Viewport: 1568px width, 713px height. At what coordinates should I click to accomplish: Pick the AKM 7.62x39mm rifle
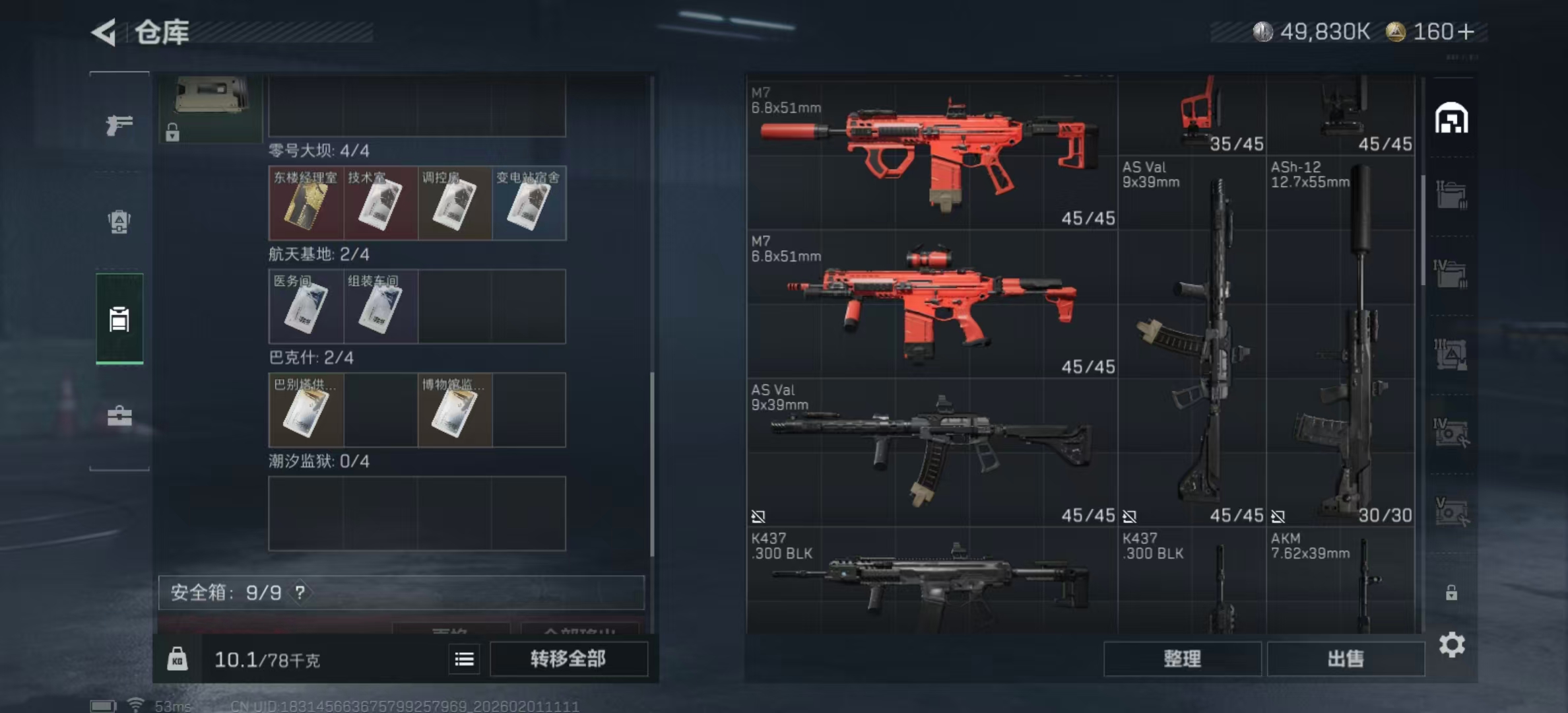[1340, 581]
